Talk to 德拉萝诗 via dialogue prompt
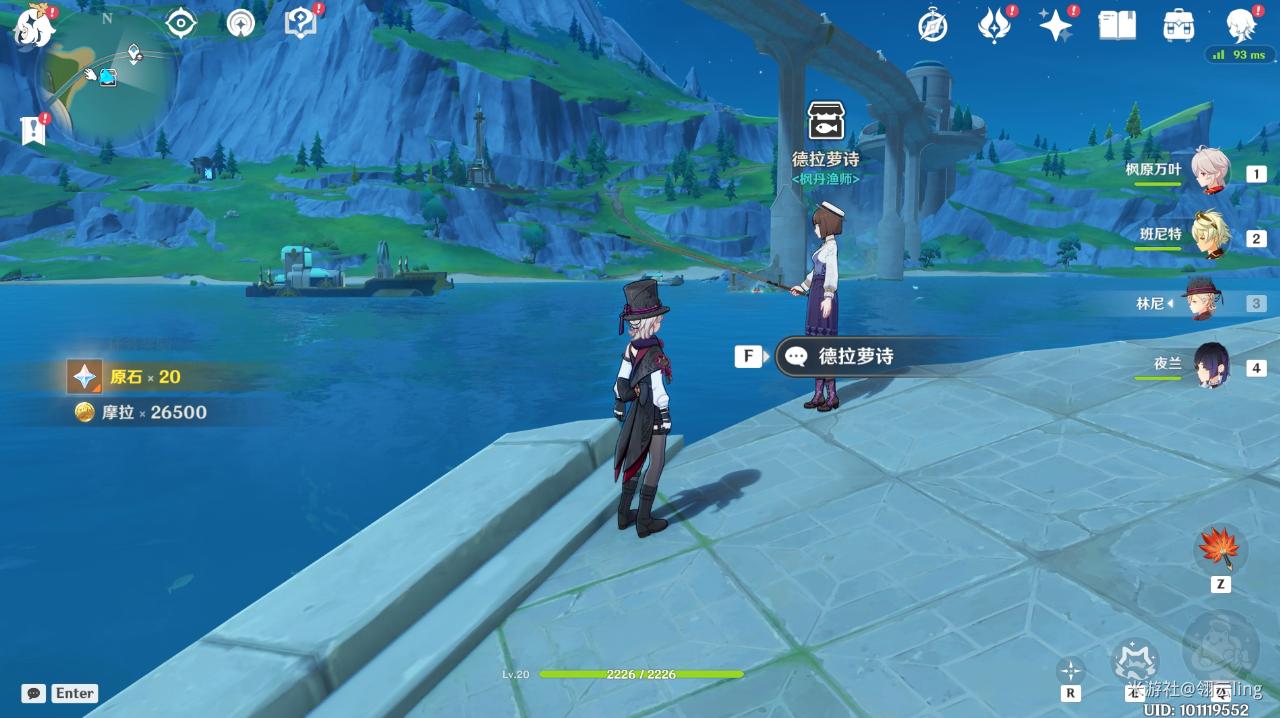This screenshot has width=1280, height=718. [x=855, y=356]
